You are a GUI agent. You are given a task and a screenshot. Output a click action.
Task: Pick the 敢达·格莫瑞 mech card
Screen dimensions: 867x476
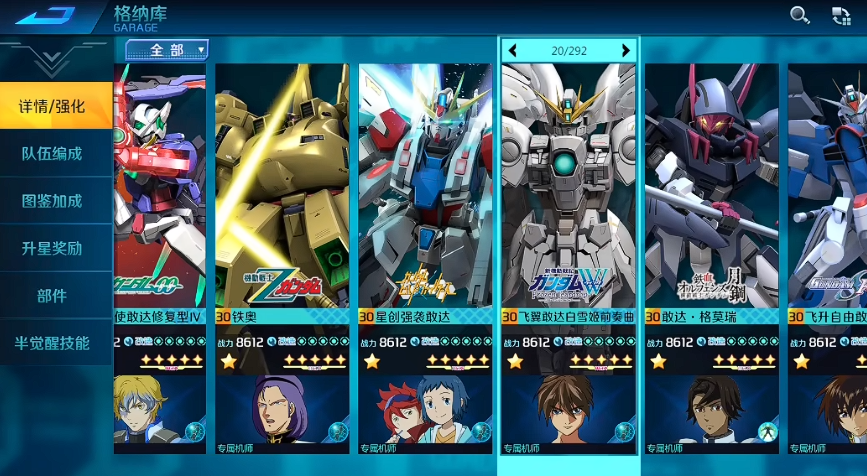tap(712, 200)
